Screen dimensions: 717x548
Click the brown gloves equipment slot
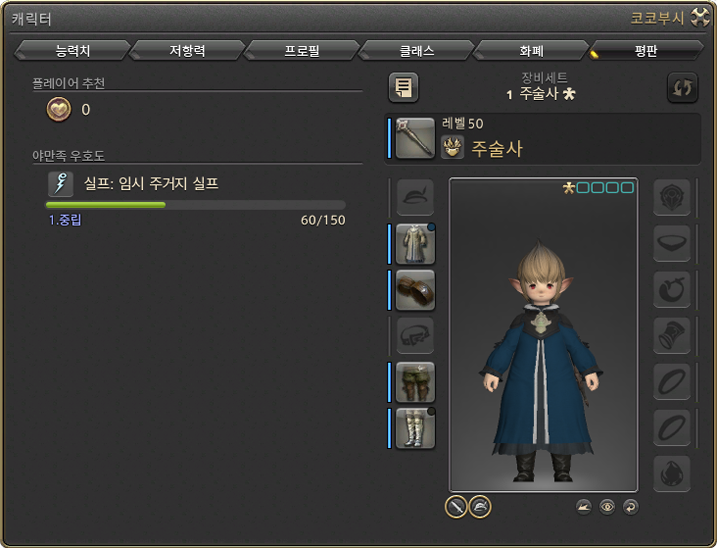415,290
